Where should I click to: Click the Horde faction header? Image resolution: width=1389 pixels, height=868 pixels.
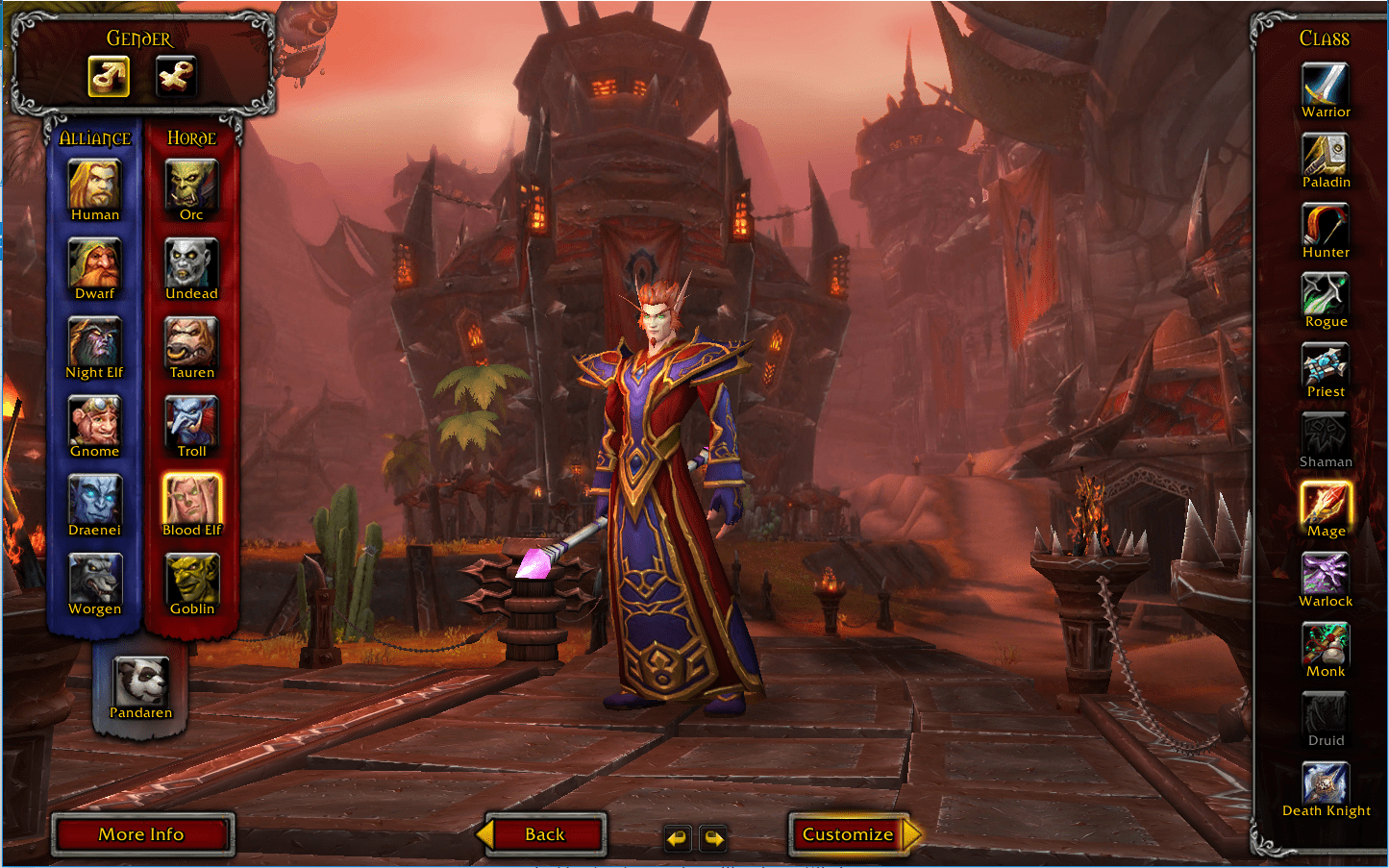point(190,137)
